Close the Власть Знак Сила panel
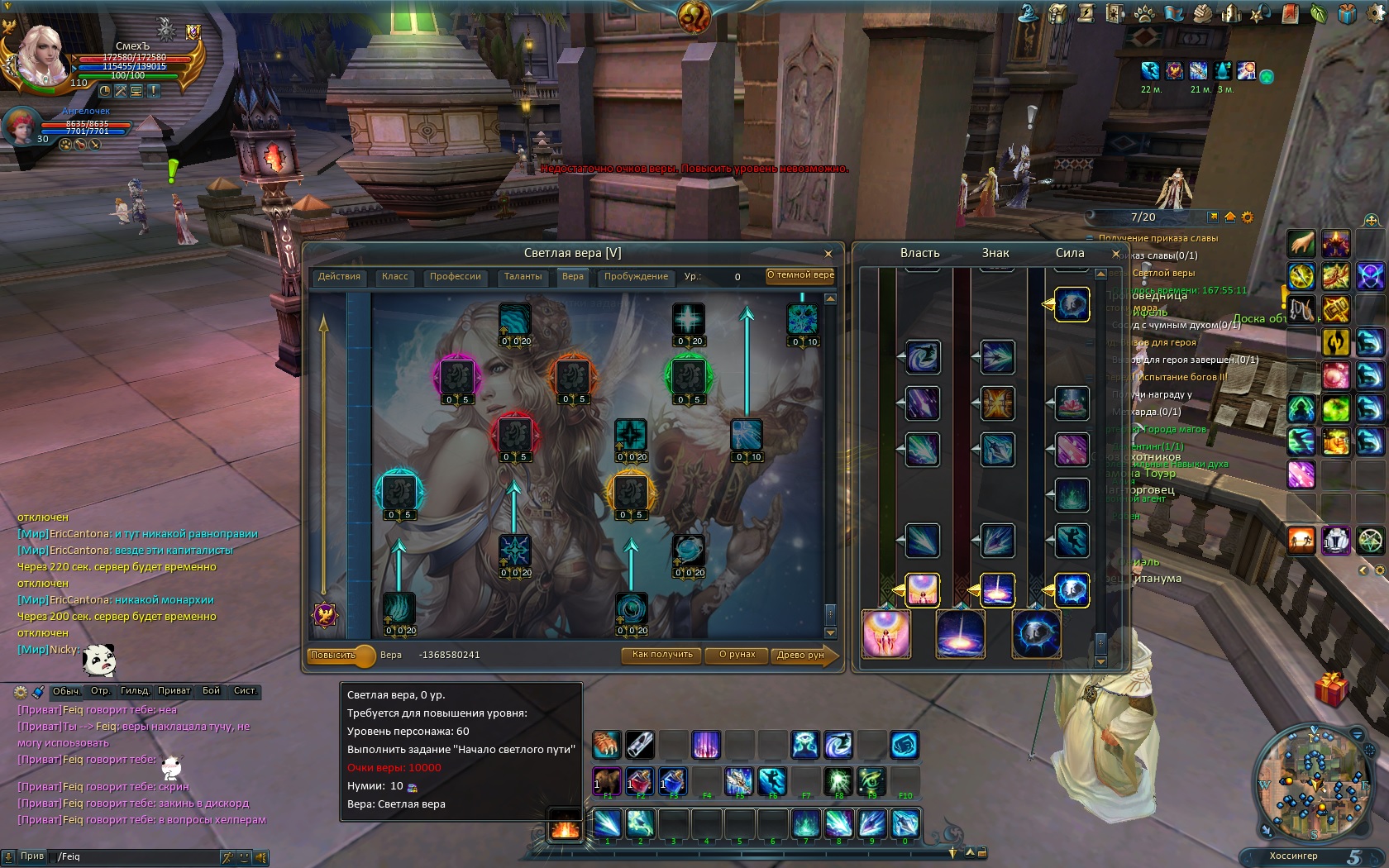 1115,254
